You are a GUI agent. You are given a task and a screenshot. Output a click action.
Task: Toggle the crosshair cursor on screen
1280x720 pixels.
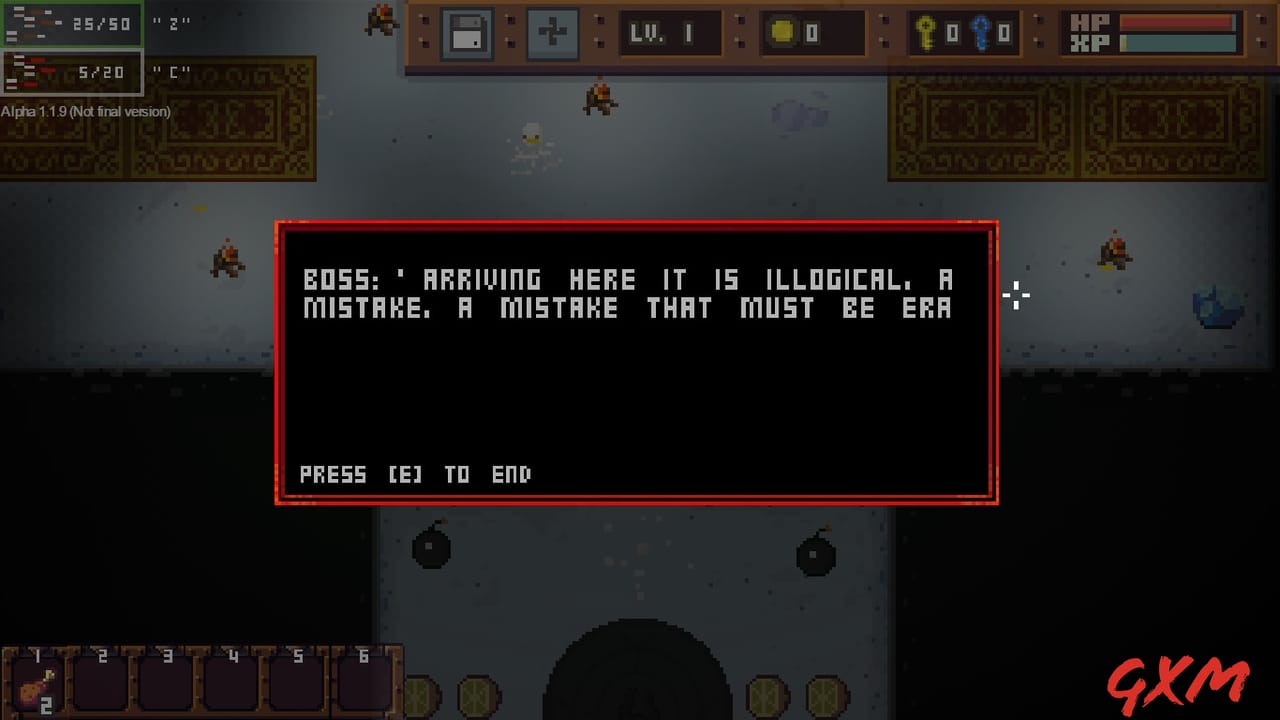point(1016,295)
